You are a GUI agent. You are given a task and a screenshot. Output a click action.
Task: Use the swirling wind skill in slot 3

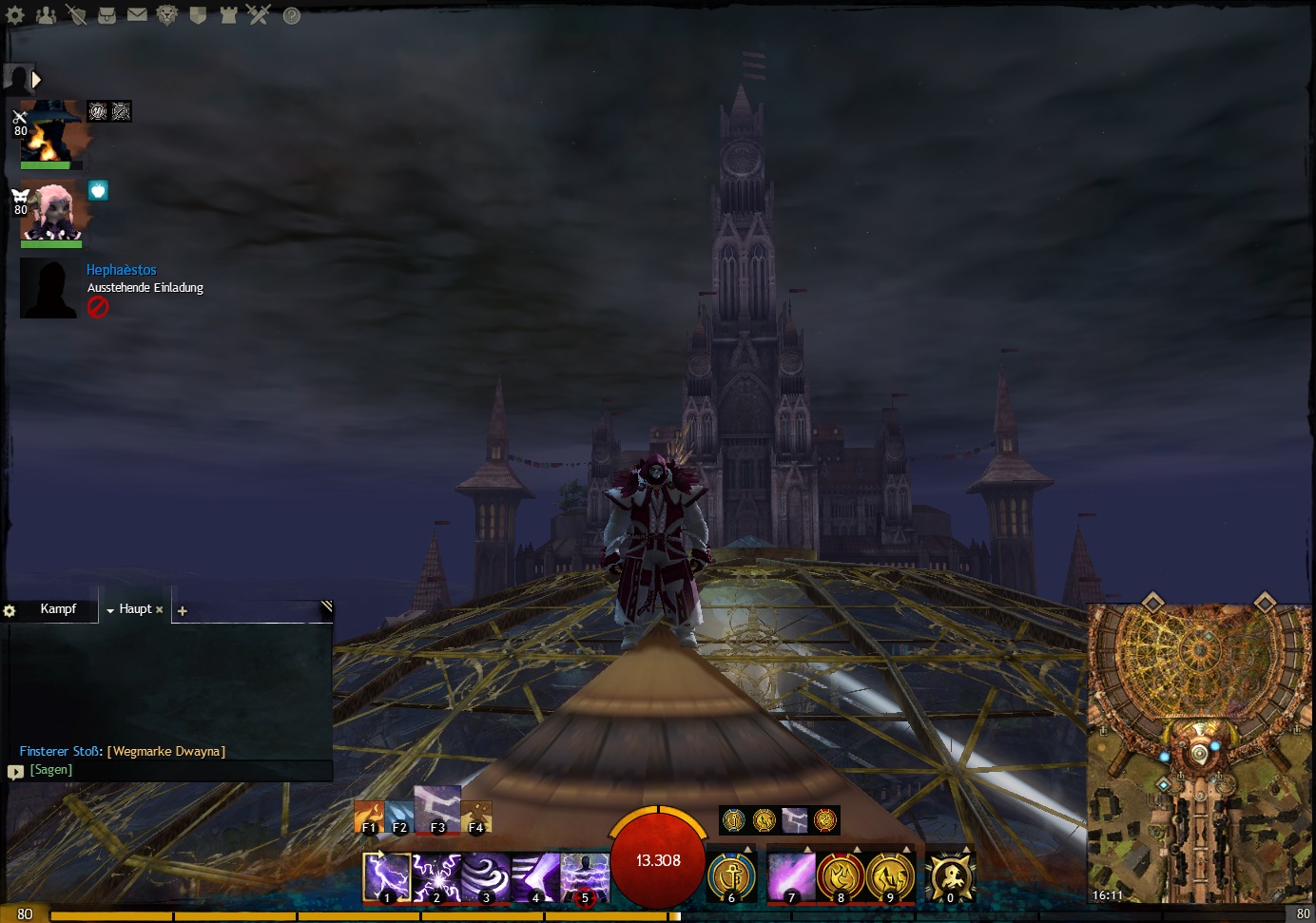486,875
